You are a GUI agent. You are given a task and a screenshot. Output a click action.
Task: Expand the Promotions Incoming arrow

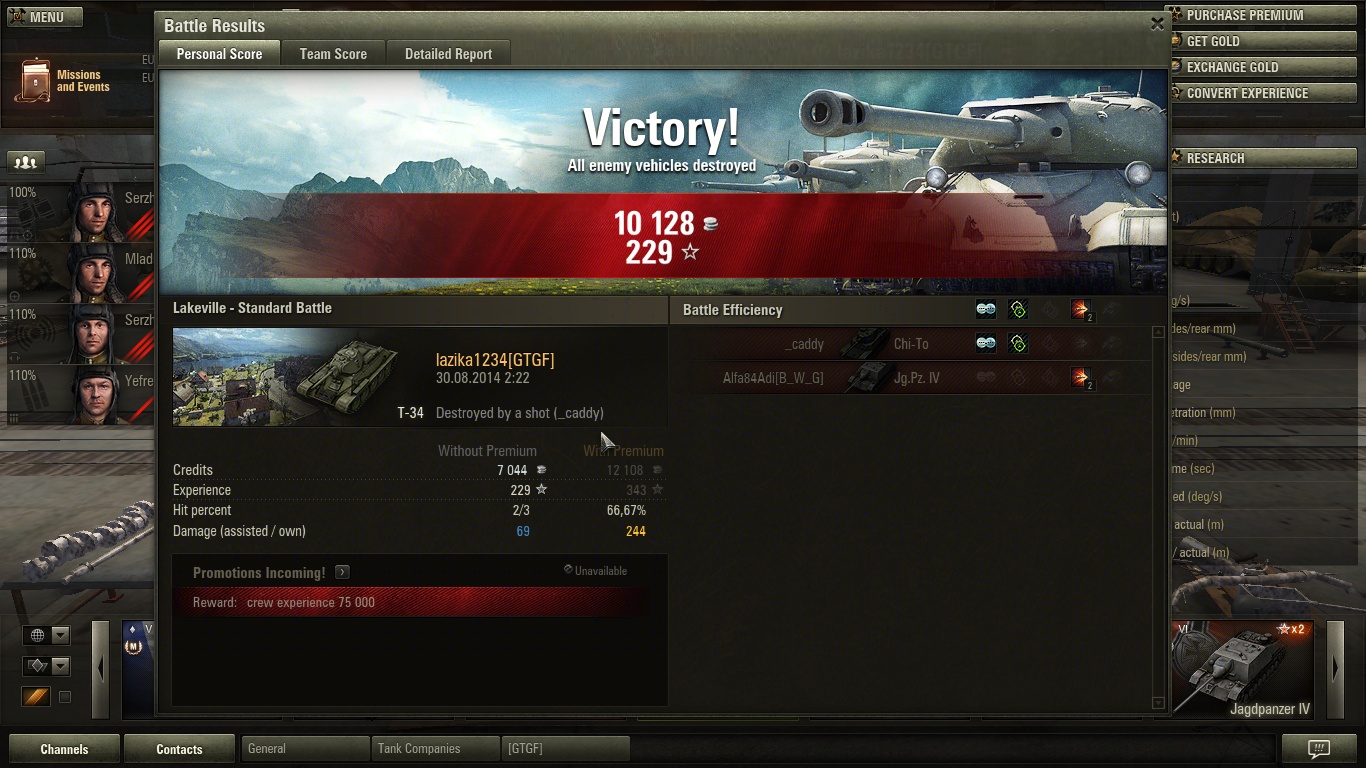(x=341, y=572)
